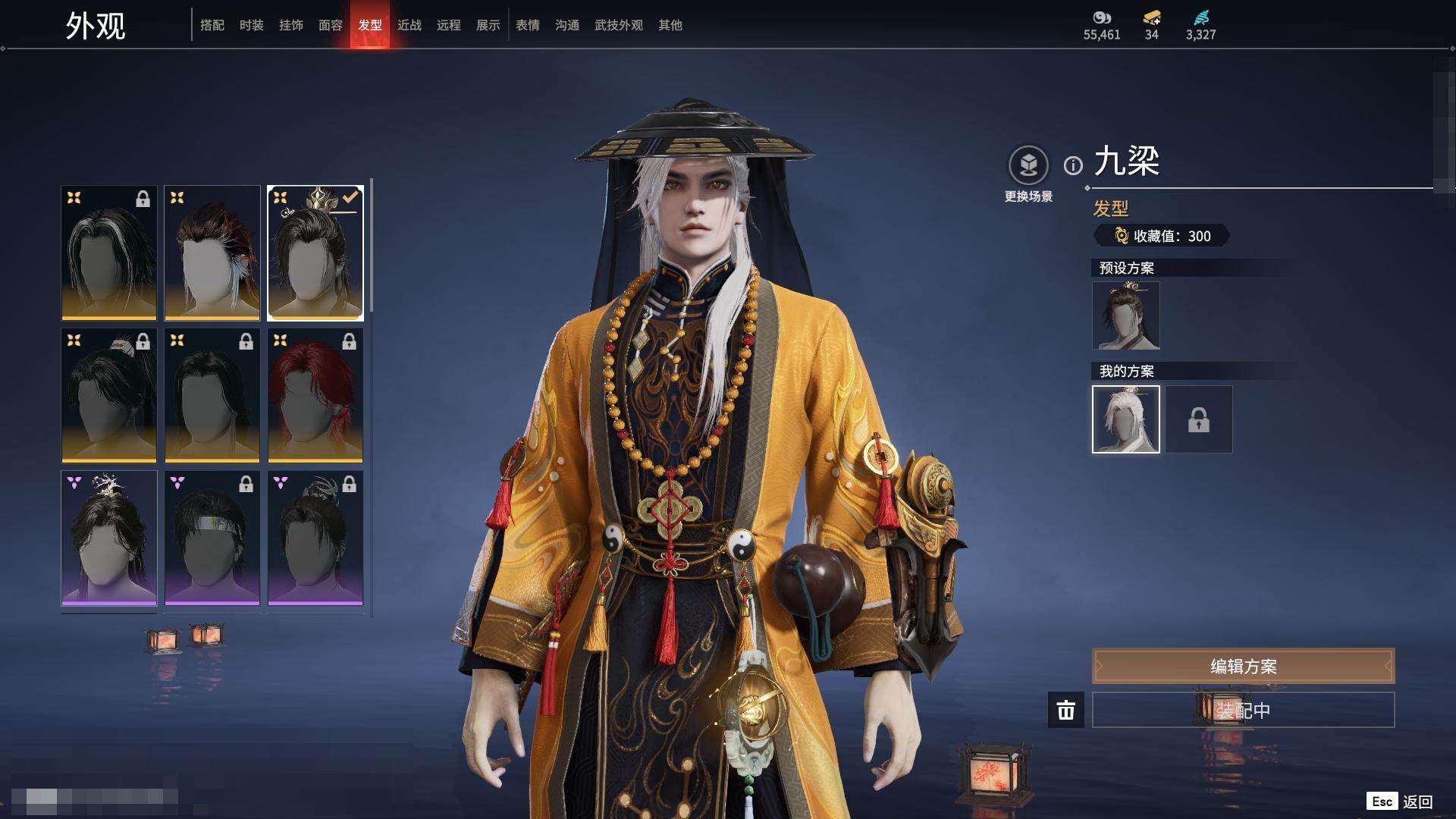This screenshot has height=819, width=1456.
Task: Switch to the 远程 ranged tab
Action: click(449, 25)
